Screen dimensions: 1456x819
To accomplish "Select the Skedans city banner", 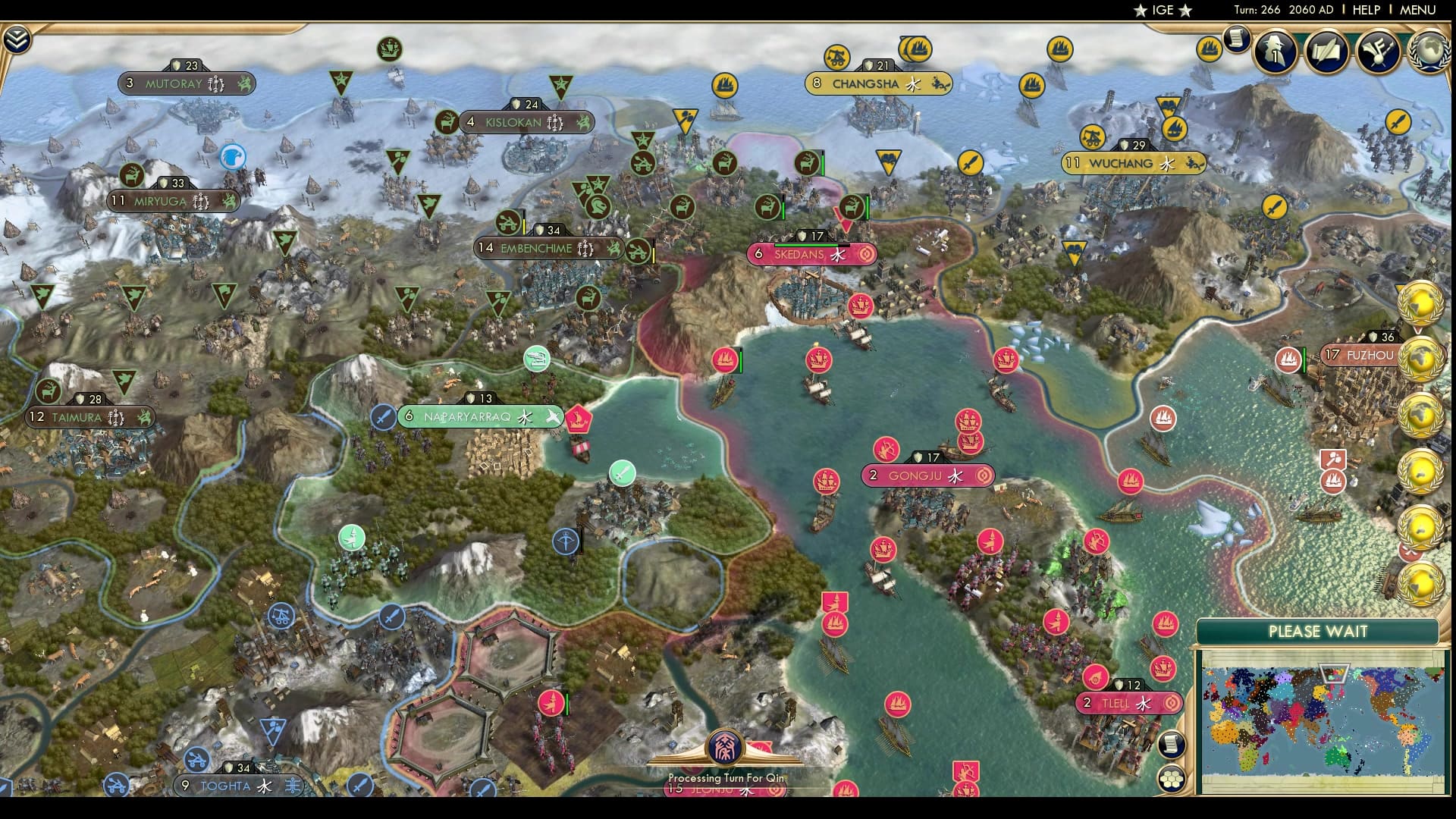I will [x=813, y=256].
